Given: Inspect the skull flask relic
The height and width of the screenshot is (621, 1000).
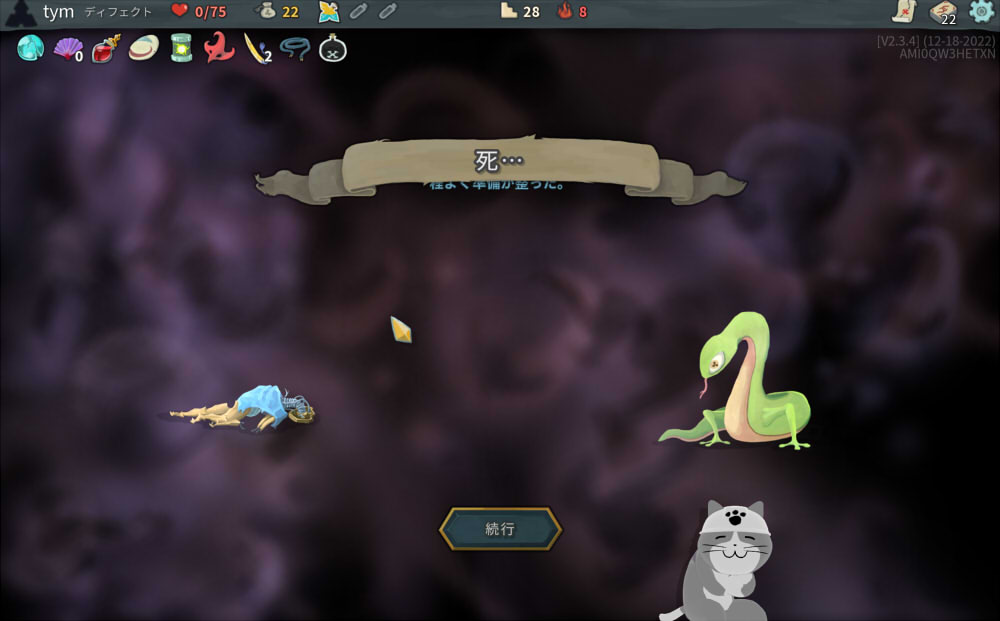Looking at the screenshot, I should click(x=333, y=48).
